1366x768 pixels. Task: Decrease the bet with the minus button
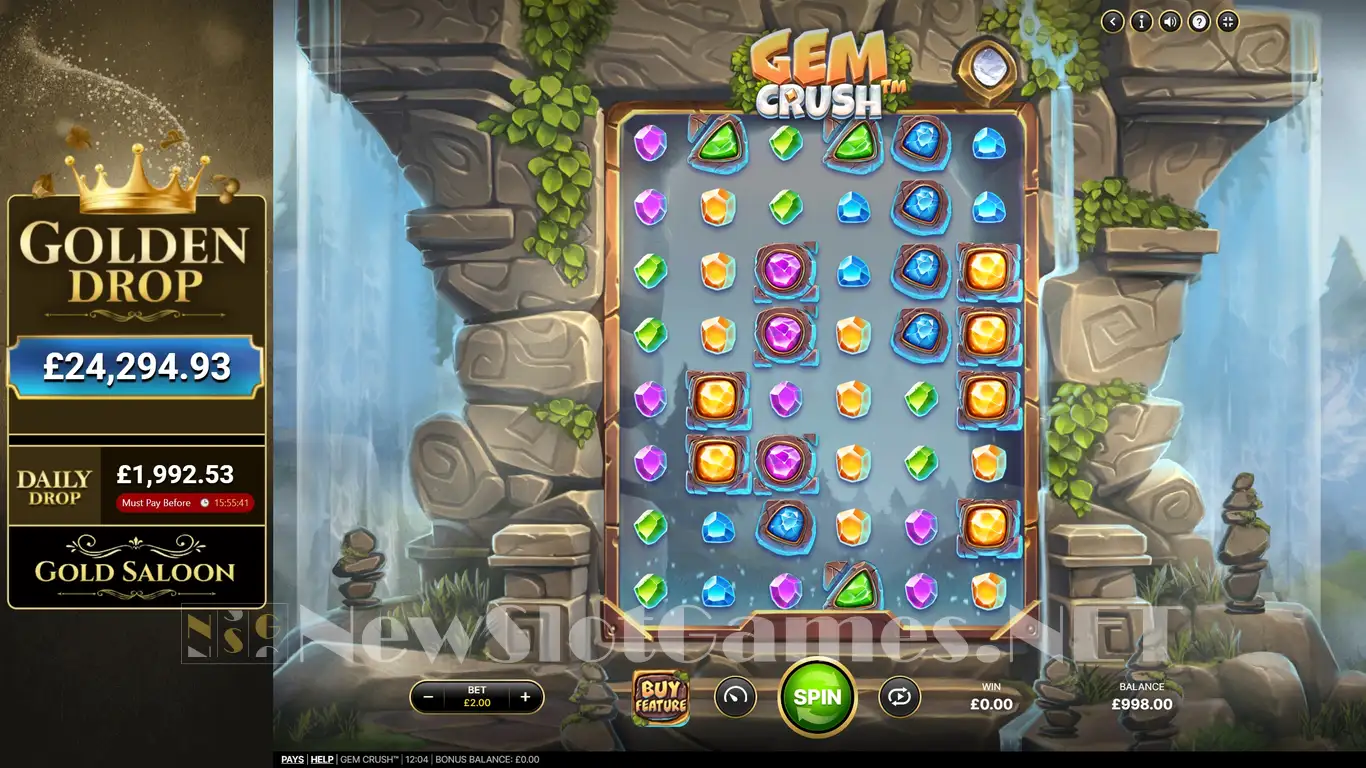point(429,697)
